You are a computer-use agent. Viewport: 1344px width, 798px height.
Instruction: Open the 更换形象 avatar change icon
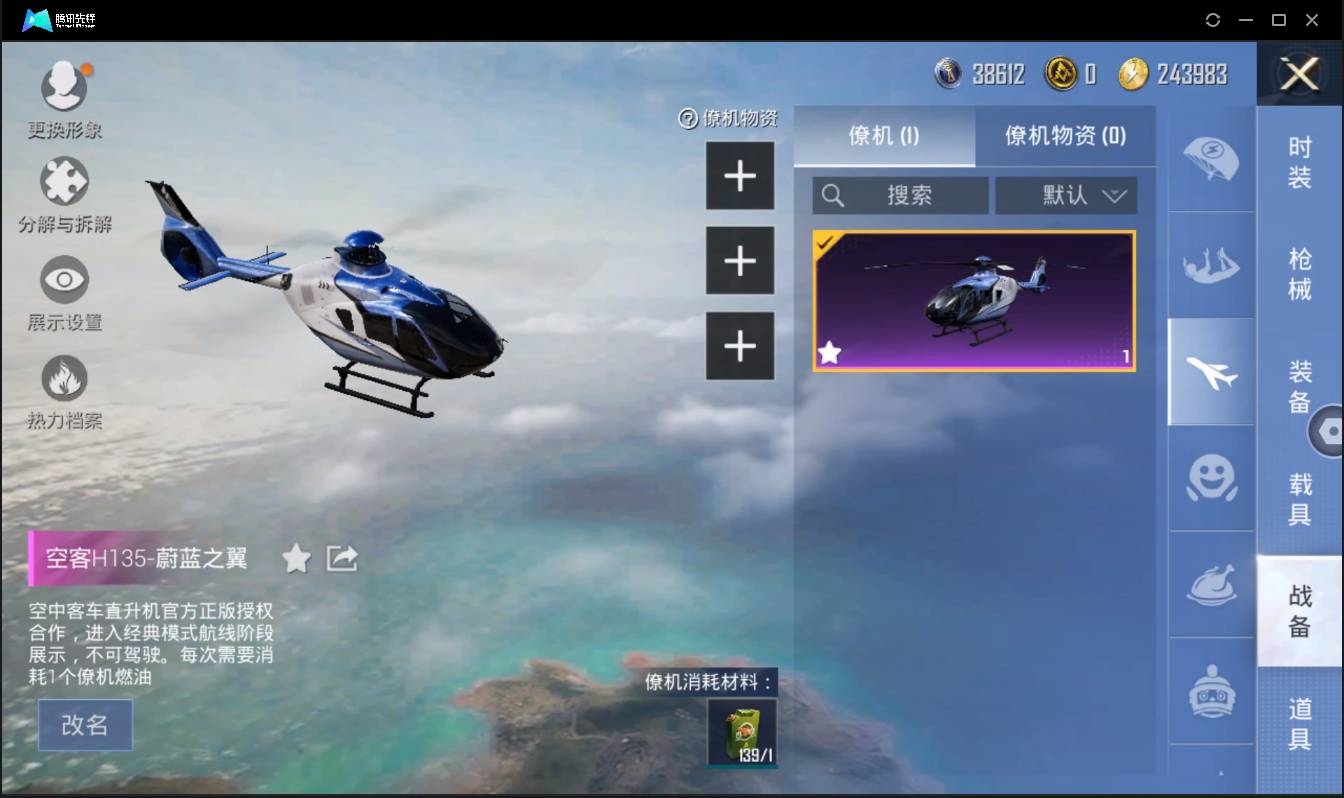[64, 85]
